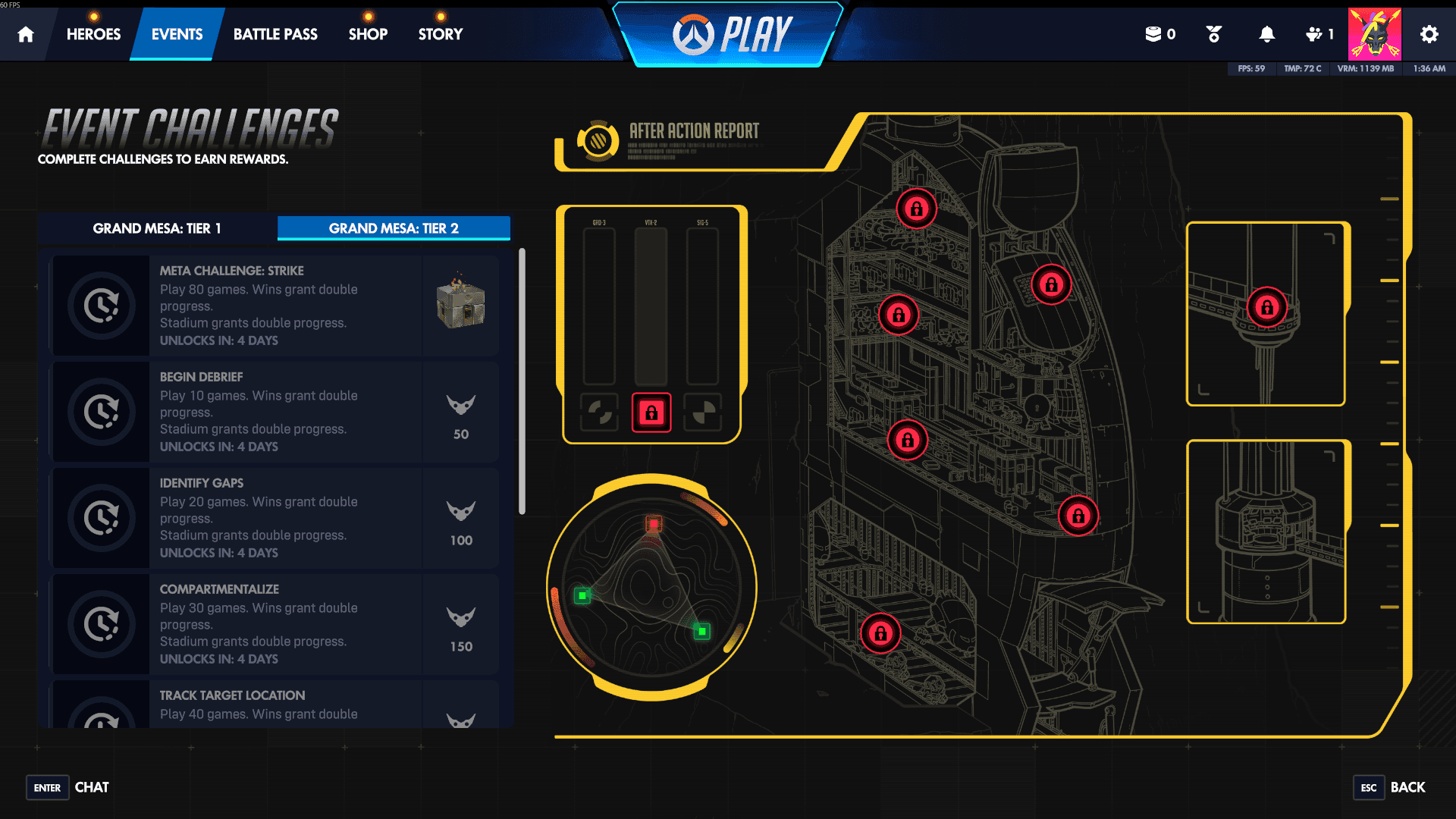This screenshot has height=819, width=1456.
Task: Click the challenge list scrollbar
Action: click(x=522, y=379)
